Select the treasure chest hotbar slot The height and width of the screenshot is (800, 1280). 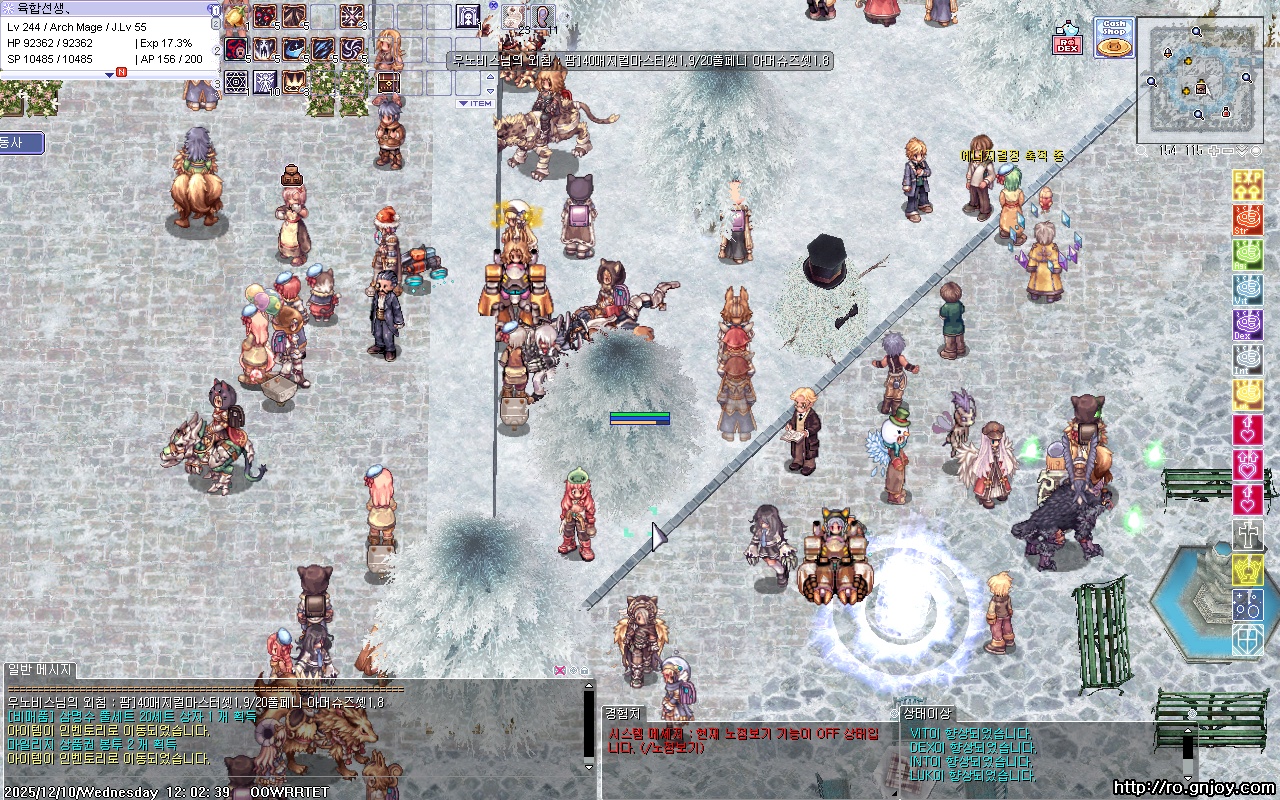click(387, 81)
